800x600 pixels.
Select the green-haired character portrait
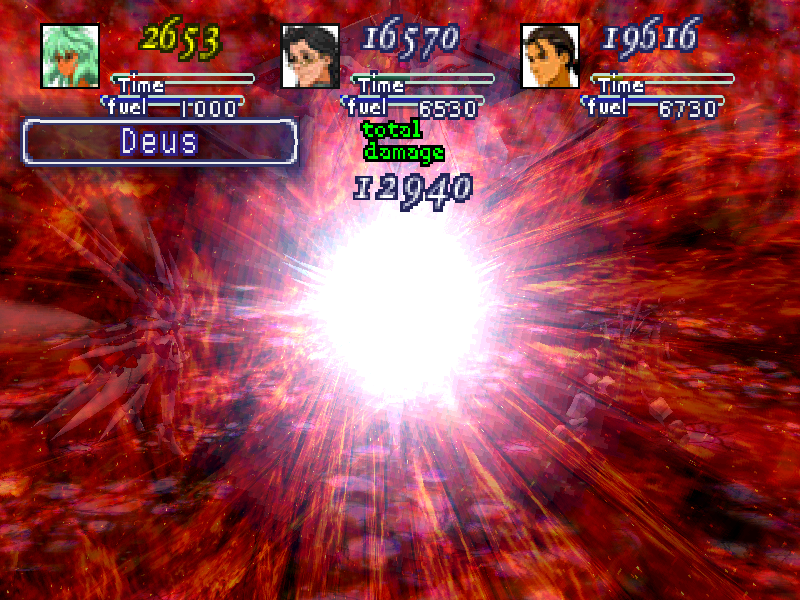coord(70,56)
